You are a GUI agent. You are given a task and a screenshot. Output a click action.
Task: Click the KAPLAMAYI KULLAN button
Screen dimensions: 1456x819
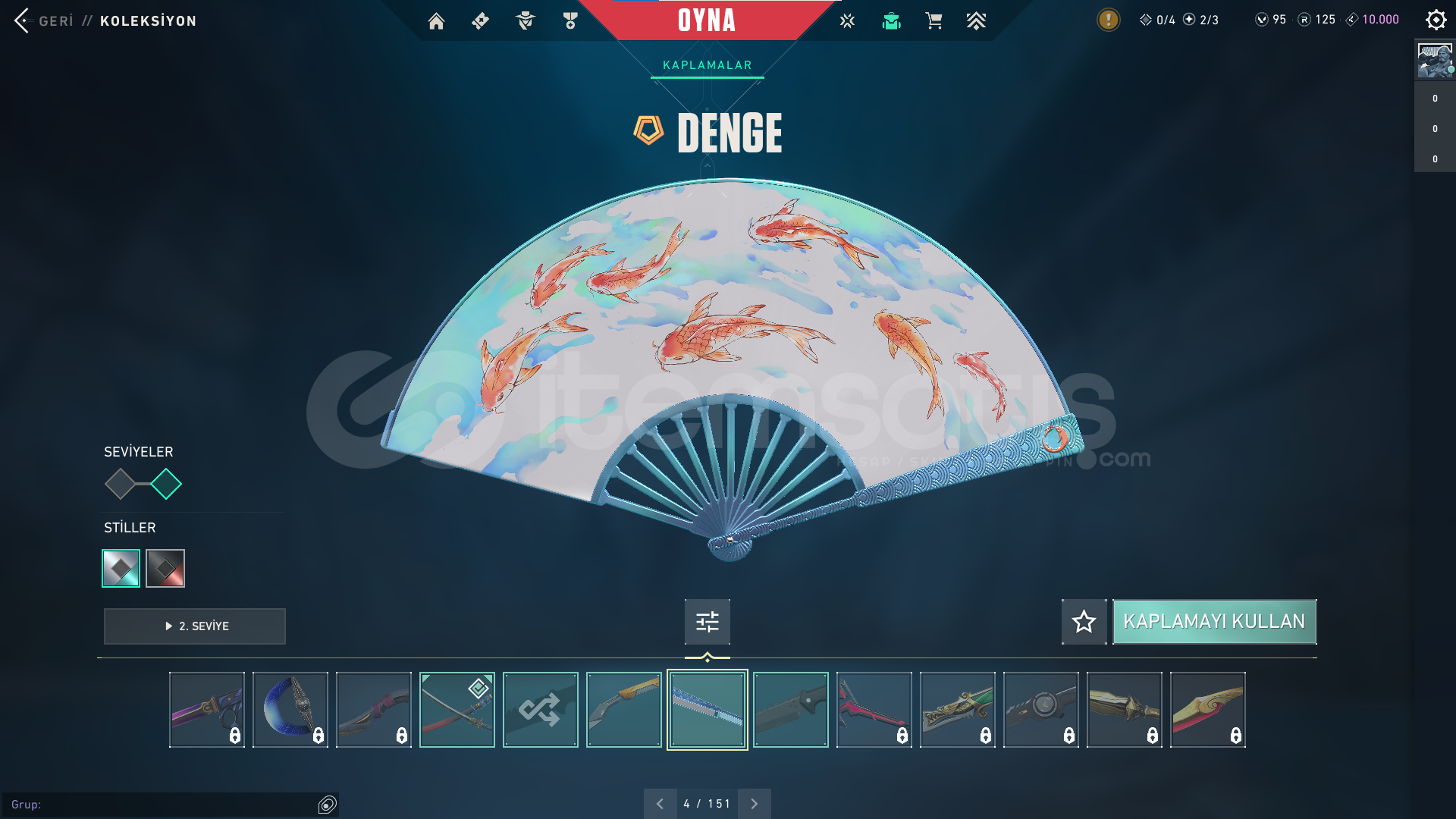[x=1214, y=622]
